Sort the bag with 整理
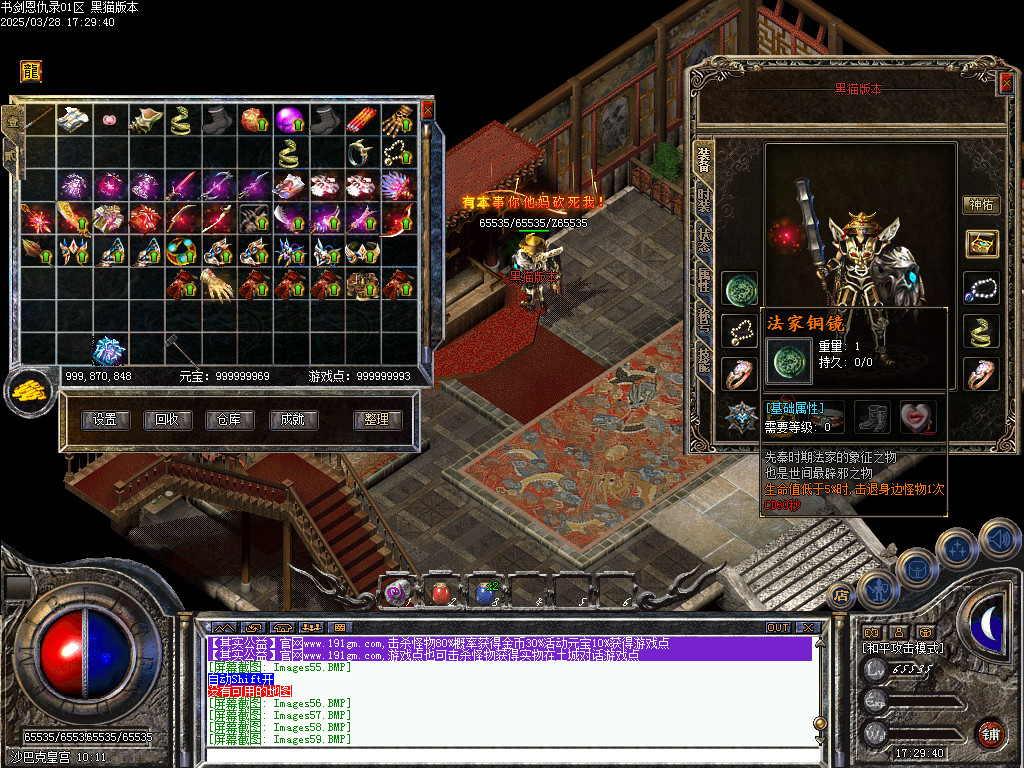The height and width of the screenshot is (768, 1024). pyautogui.click(x=377, y=420)
